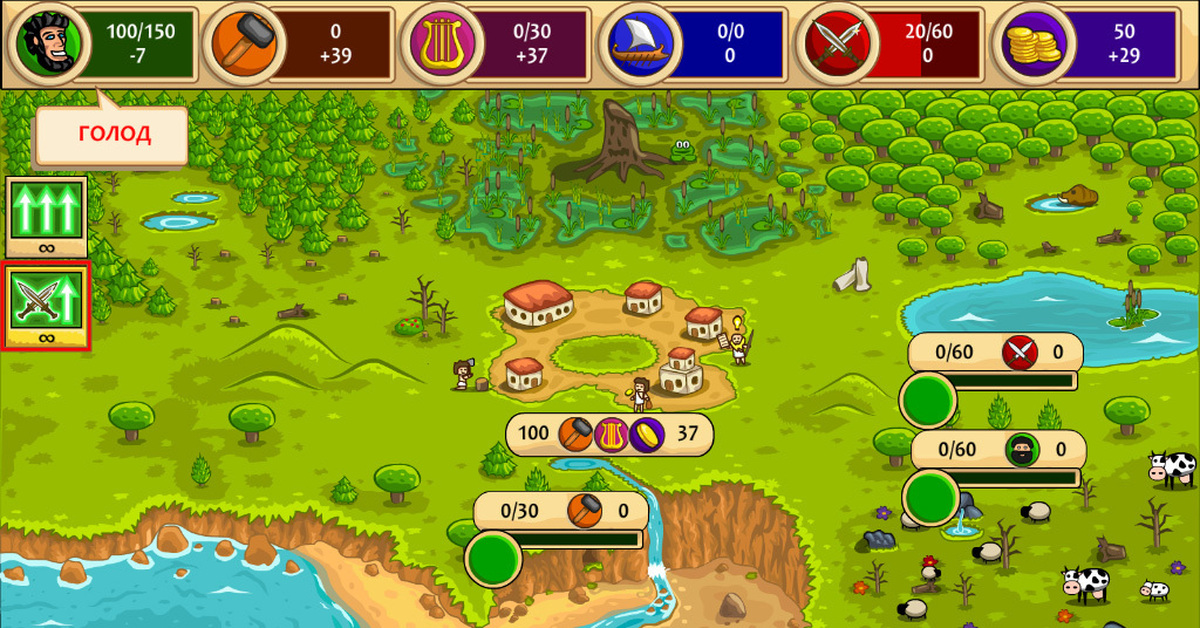The height and width of the screenshot is (628, 1200).
Task: Click the green circle under the bandit 0/60 panel
Action: click(930, 496)
